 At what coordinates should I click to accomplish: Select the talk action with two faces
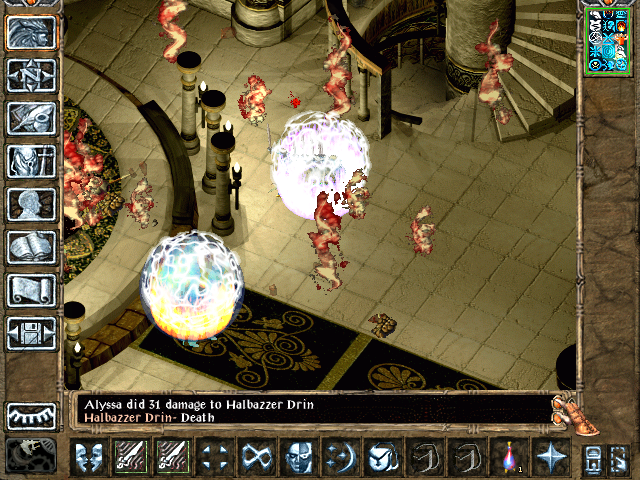tap(88, 458)
